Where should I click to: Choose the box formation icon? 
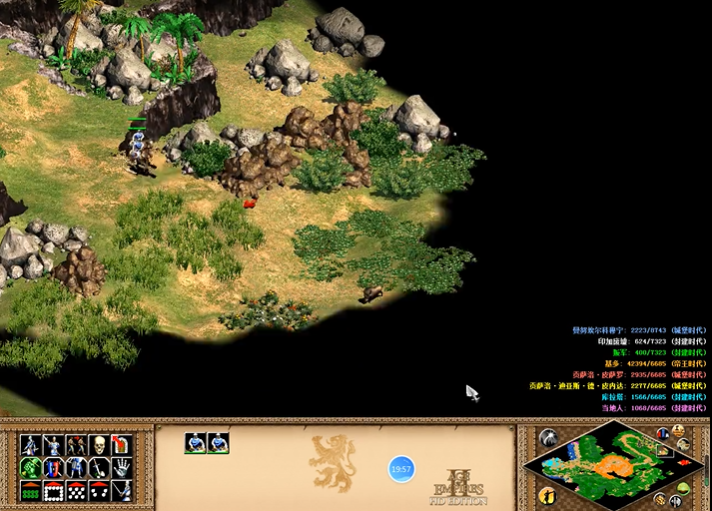[53, 491]
